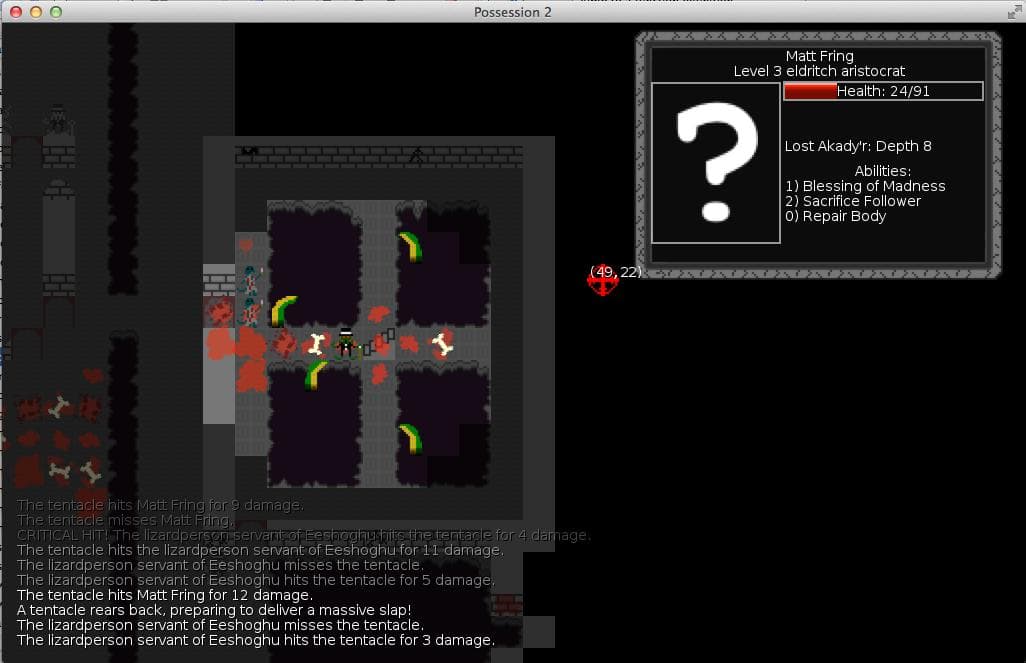Toggle fullscreen with the title bar arrows
Viewport: 1026px width, 663px height.
tap(1012, 12)
